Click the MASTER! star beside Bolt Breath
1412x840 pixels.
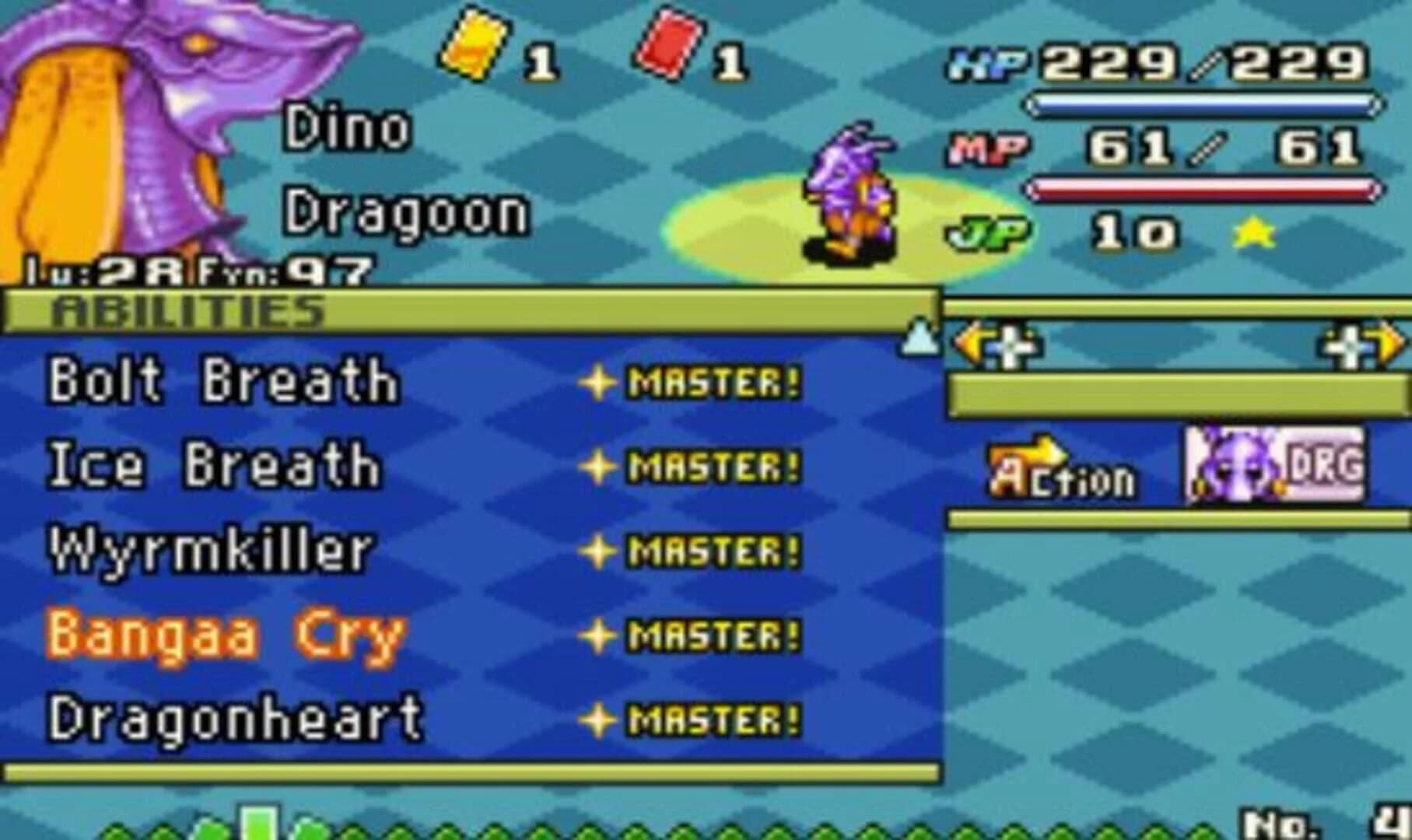pos(599,381)
